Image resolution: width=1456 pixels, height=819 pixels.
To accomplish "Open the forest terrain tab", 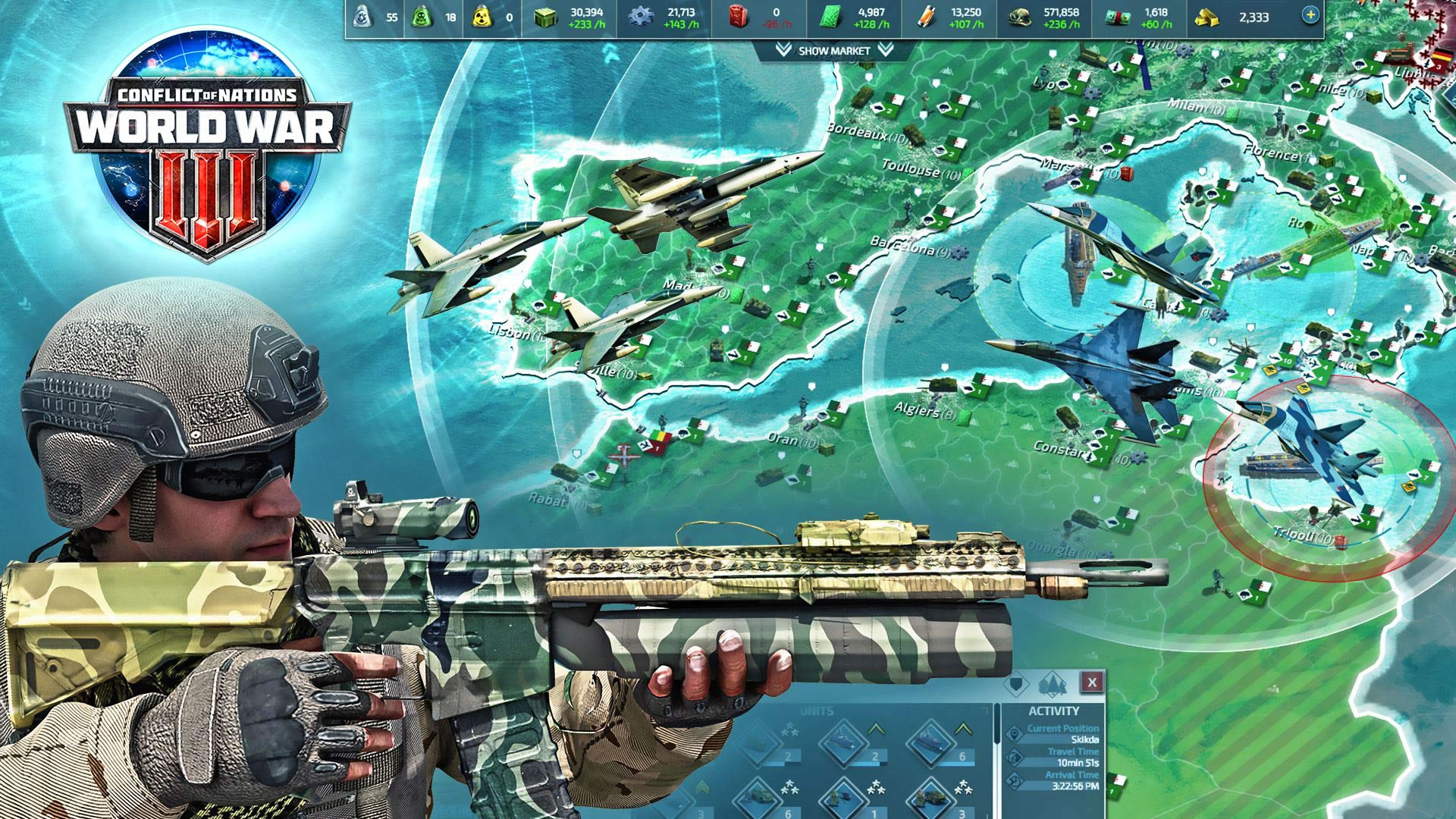I will pos(1054,683).
